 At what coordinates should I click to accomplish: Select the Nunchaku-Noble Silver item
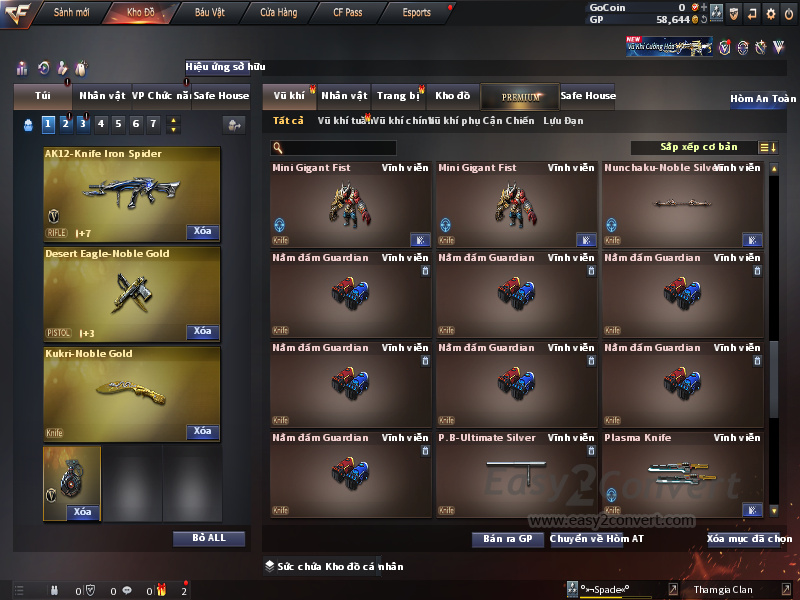click(682, 204)
